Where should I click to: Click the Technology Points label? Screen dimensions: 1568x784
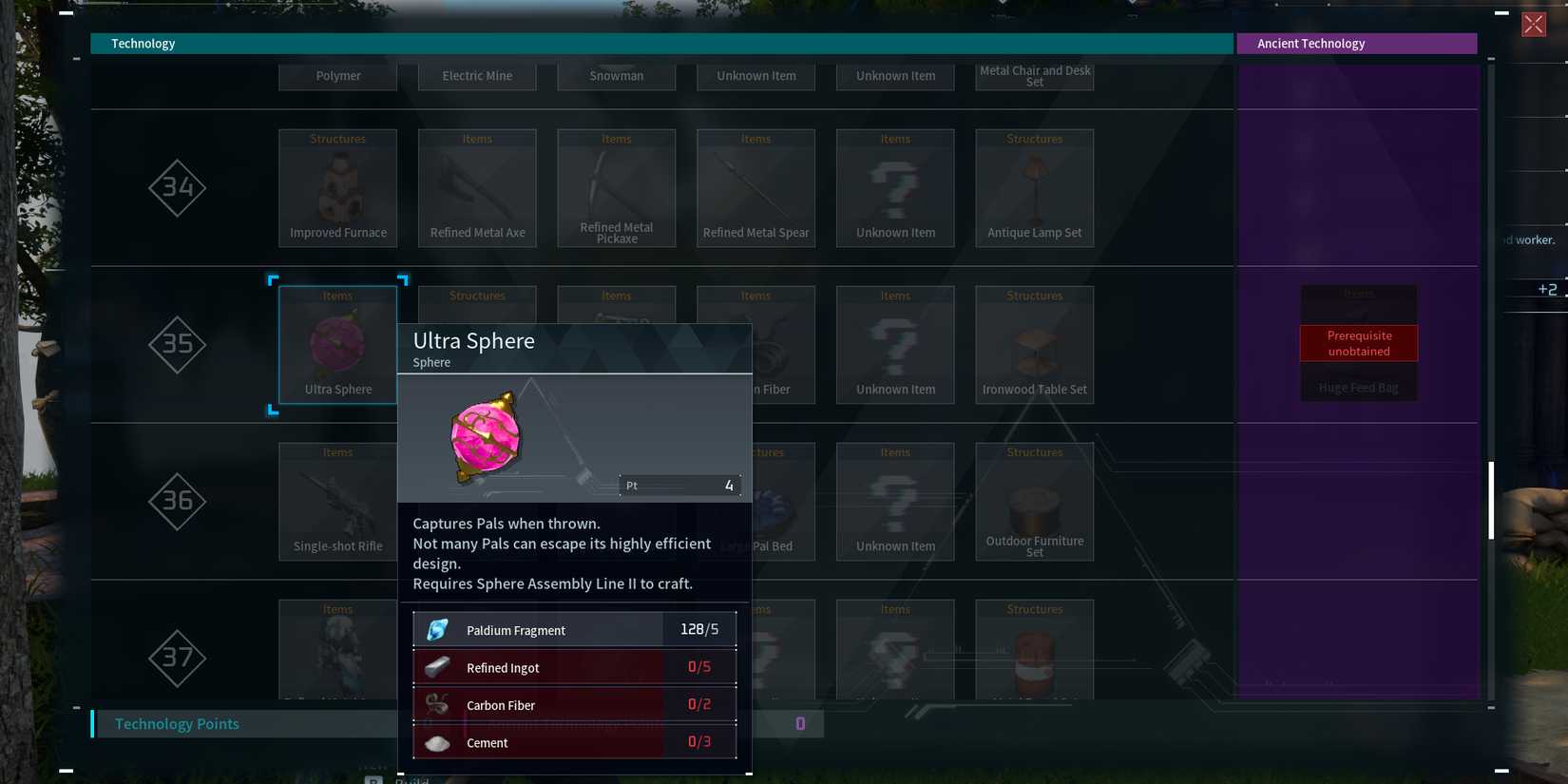[x=177, y=723]
